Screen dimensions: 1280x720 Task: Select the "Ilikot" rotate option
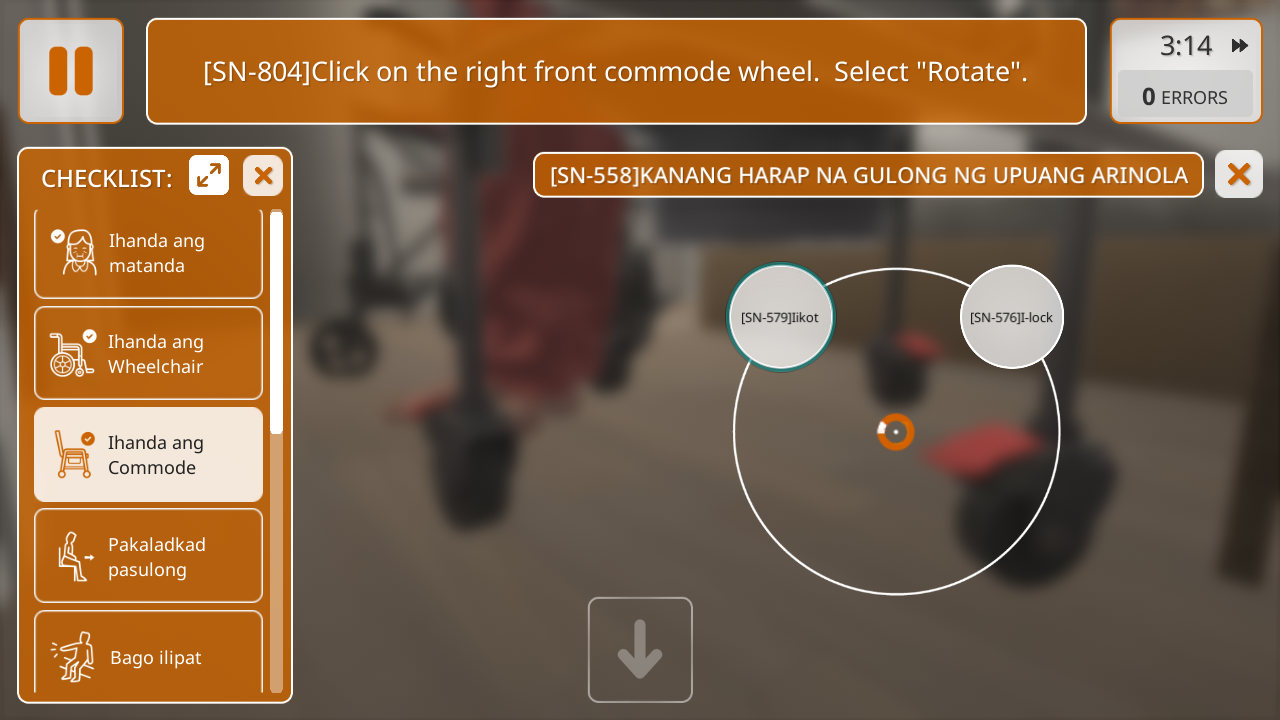780,317
